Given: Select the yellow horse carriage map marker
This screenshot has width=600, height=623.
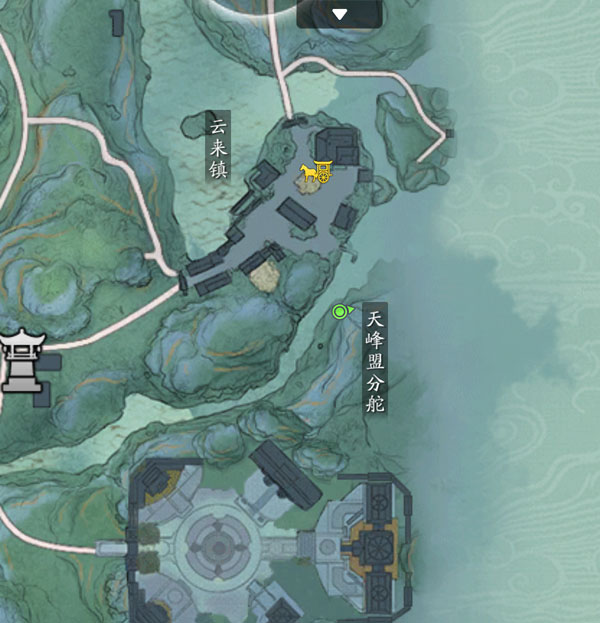Looking at the screenshot, I should (x=315, y=175).
